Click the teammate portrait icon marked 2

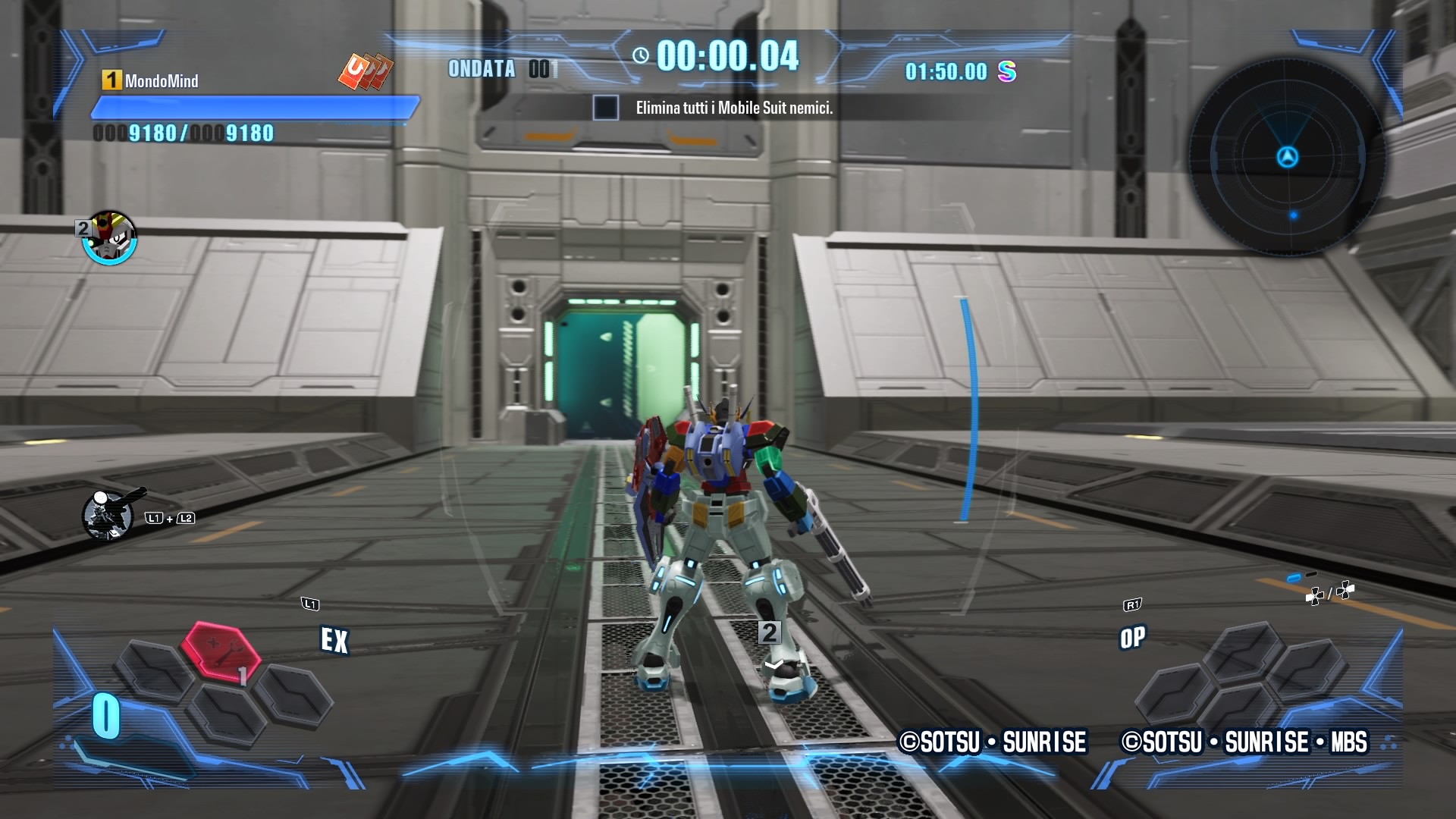[110, 238]
